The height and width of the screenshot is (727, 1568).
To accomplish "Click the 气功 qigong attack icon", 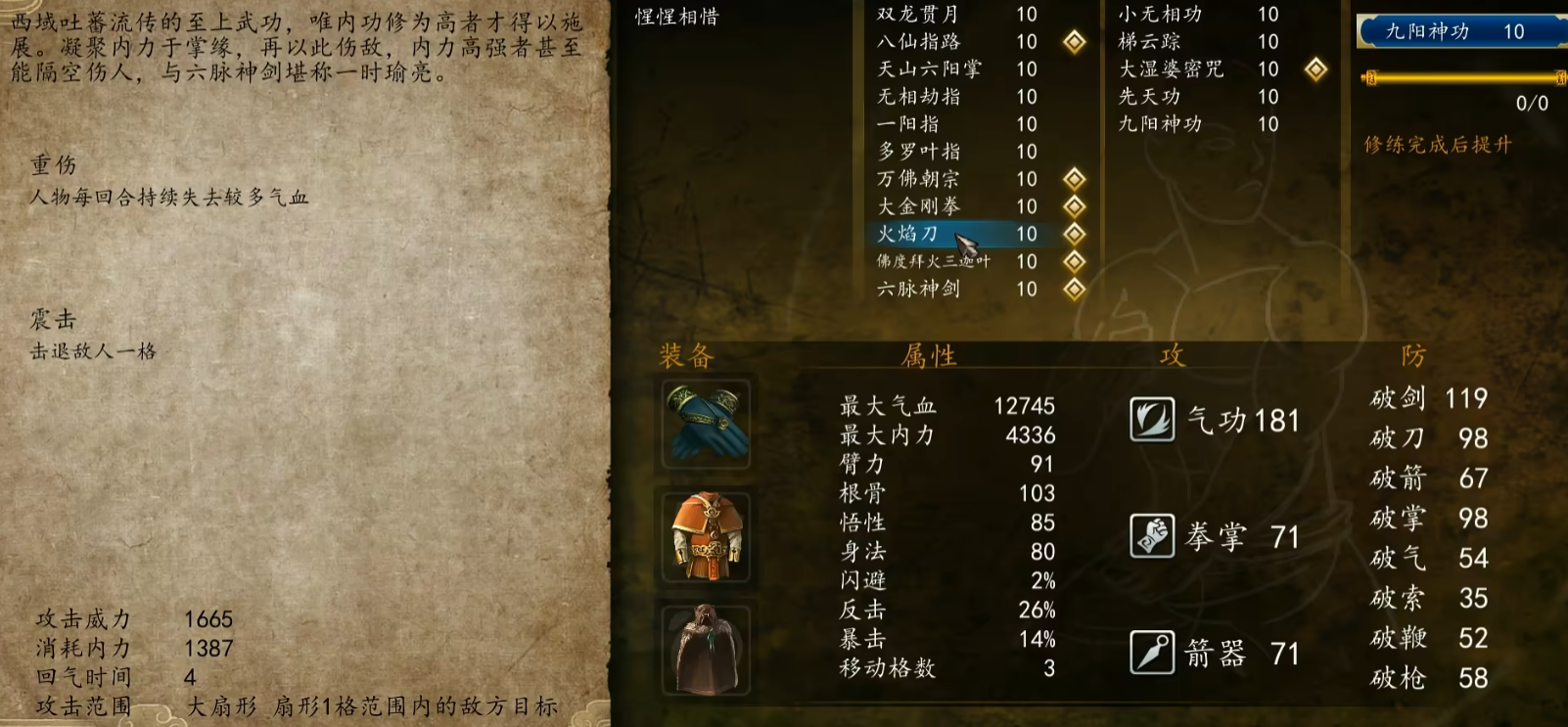I will tap(1153, 420).
